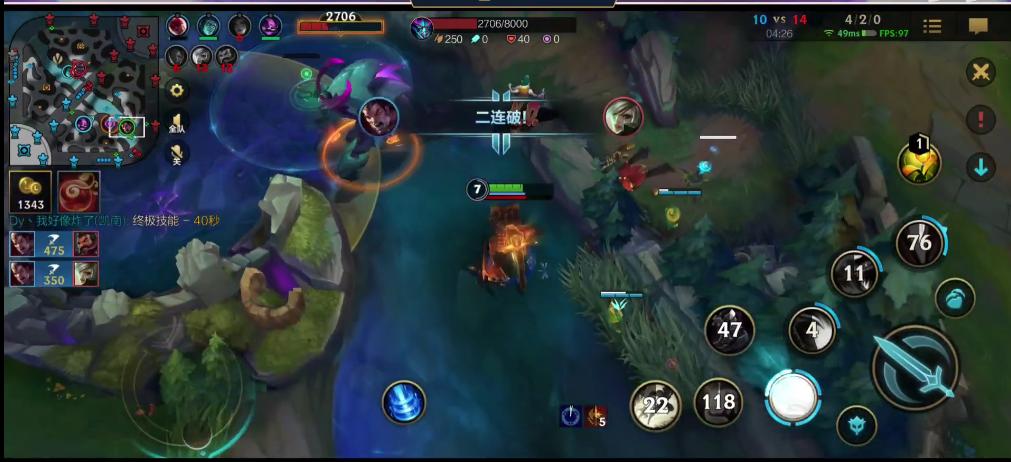Viewport: 1011px width, 462px height.
Task: Send the red exclamation danger ping
Action: 980,120
